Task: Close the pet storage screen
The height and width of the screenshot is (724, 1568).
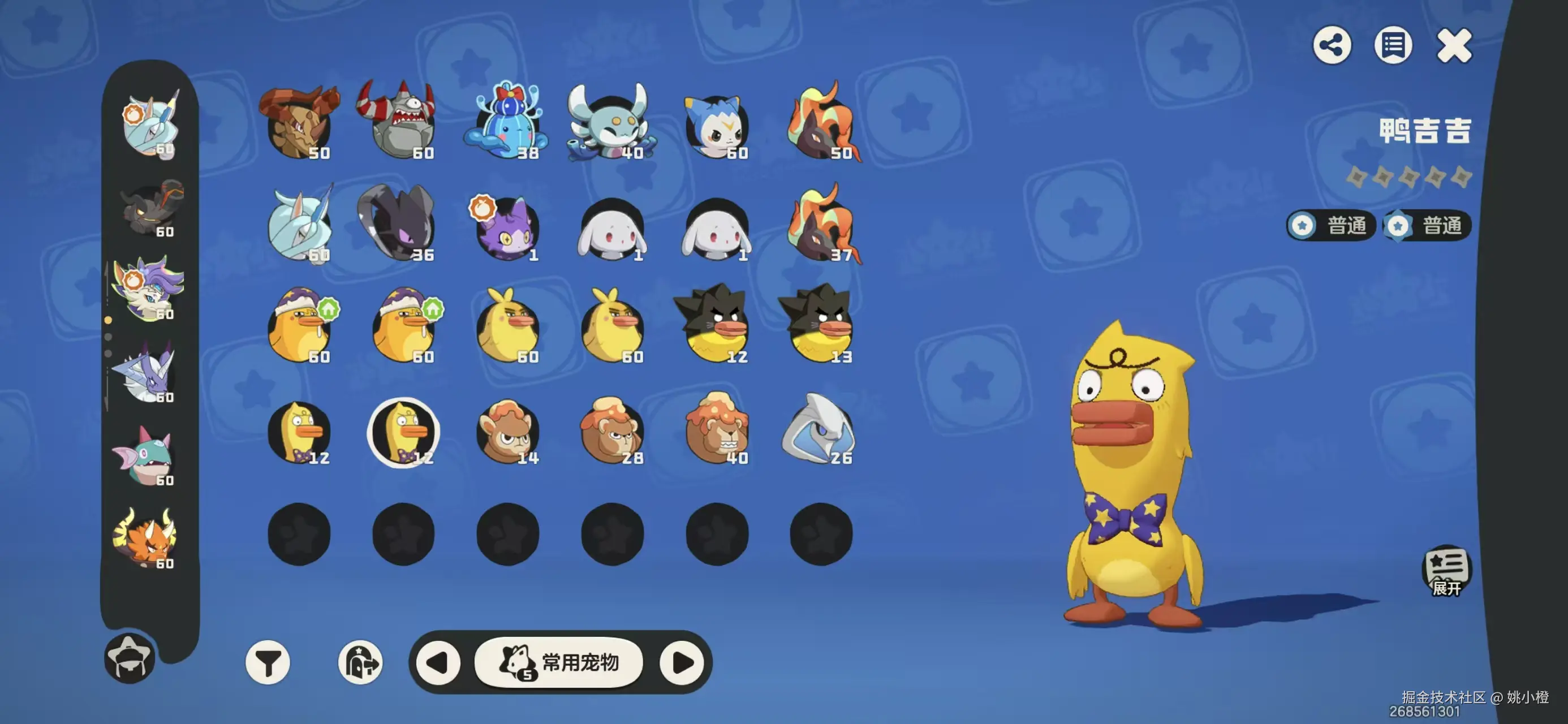Action: pos(1454,46)
